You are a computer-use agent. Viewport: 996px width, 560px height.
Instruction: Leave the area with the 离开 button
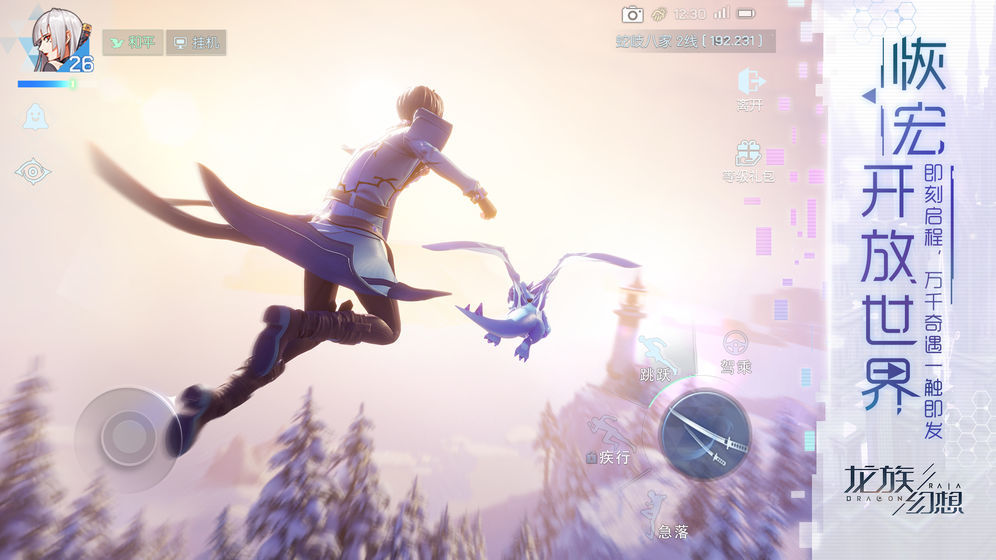[750, 86]
